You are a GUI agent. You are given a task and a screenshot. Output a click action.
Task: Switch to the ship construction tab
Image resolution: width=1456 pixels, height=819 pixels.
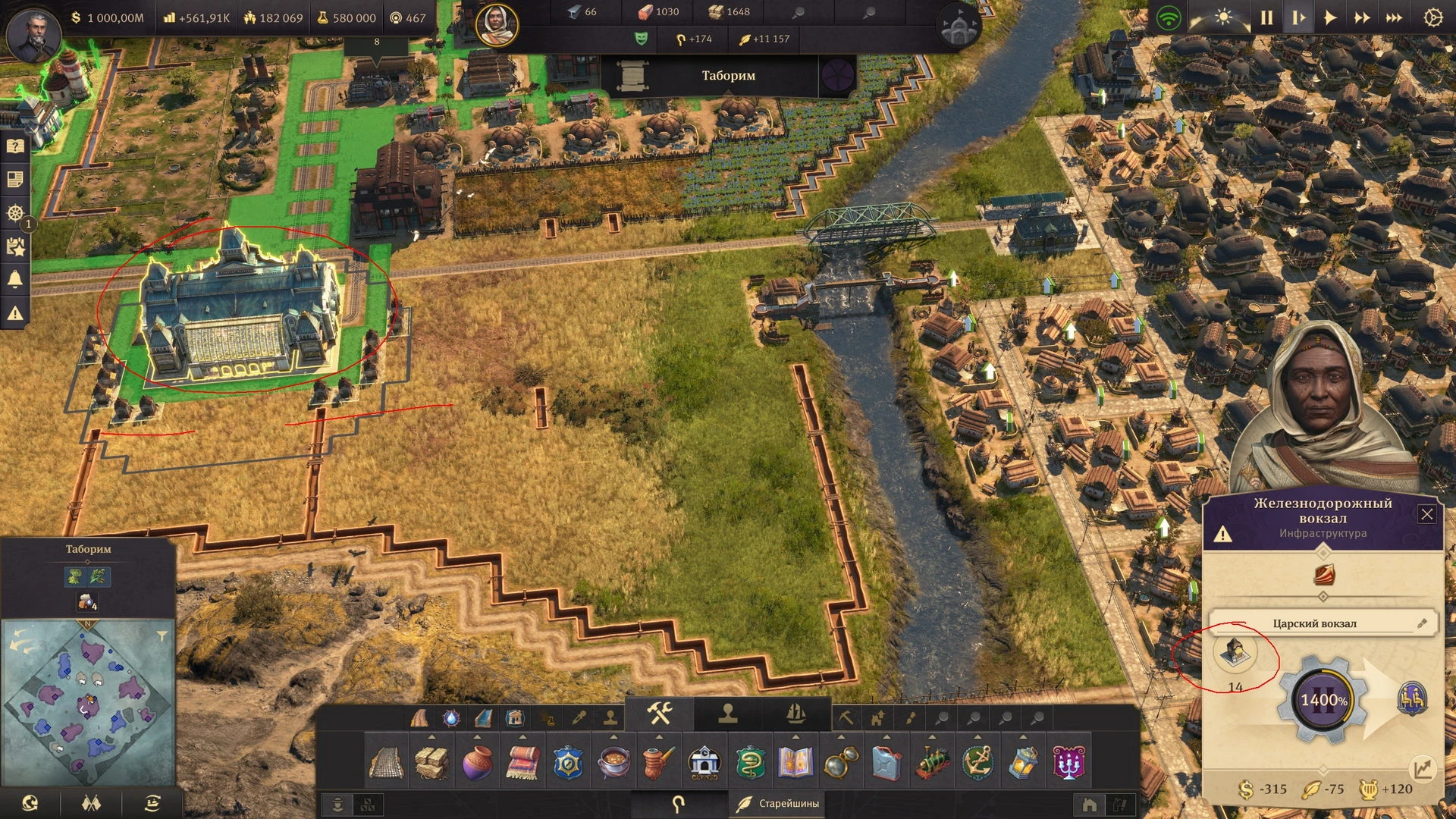795,714
